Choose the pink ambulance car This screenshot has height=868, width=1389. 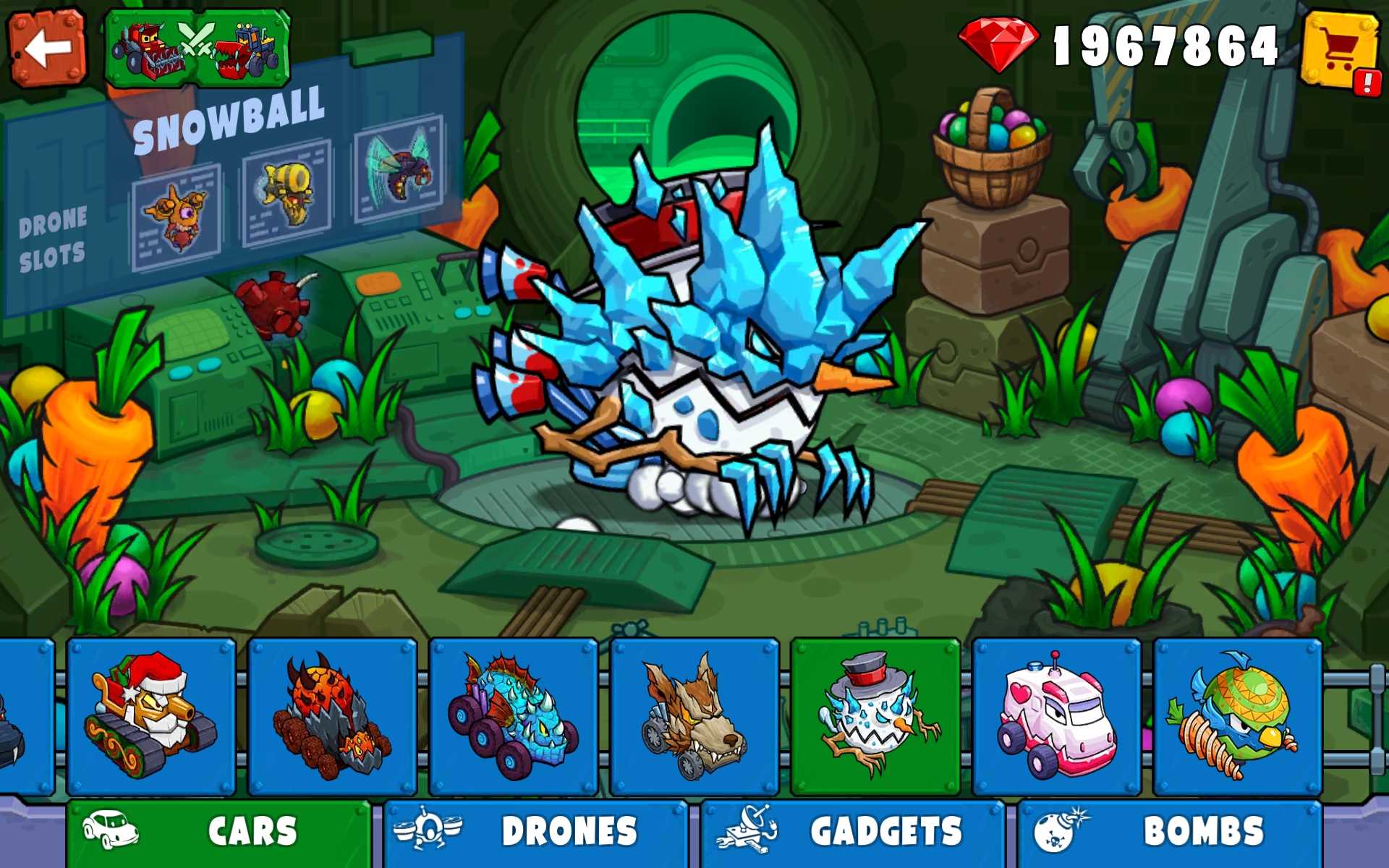(x=1056, y=717)
